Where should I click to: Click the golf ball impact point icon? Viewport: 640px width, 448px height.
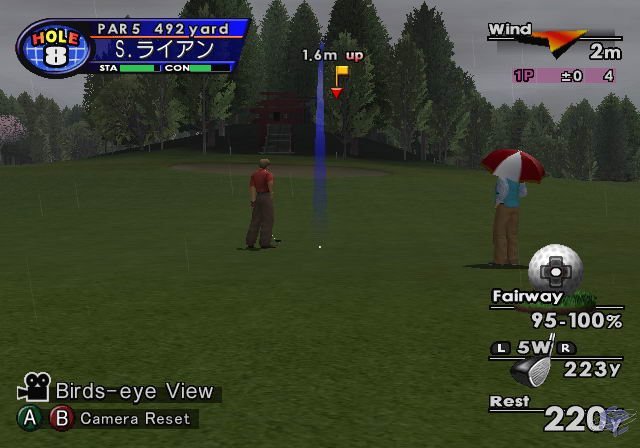coord(555,268)
